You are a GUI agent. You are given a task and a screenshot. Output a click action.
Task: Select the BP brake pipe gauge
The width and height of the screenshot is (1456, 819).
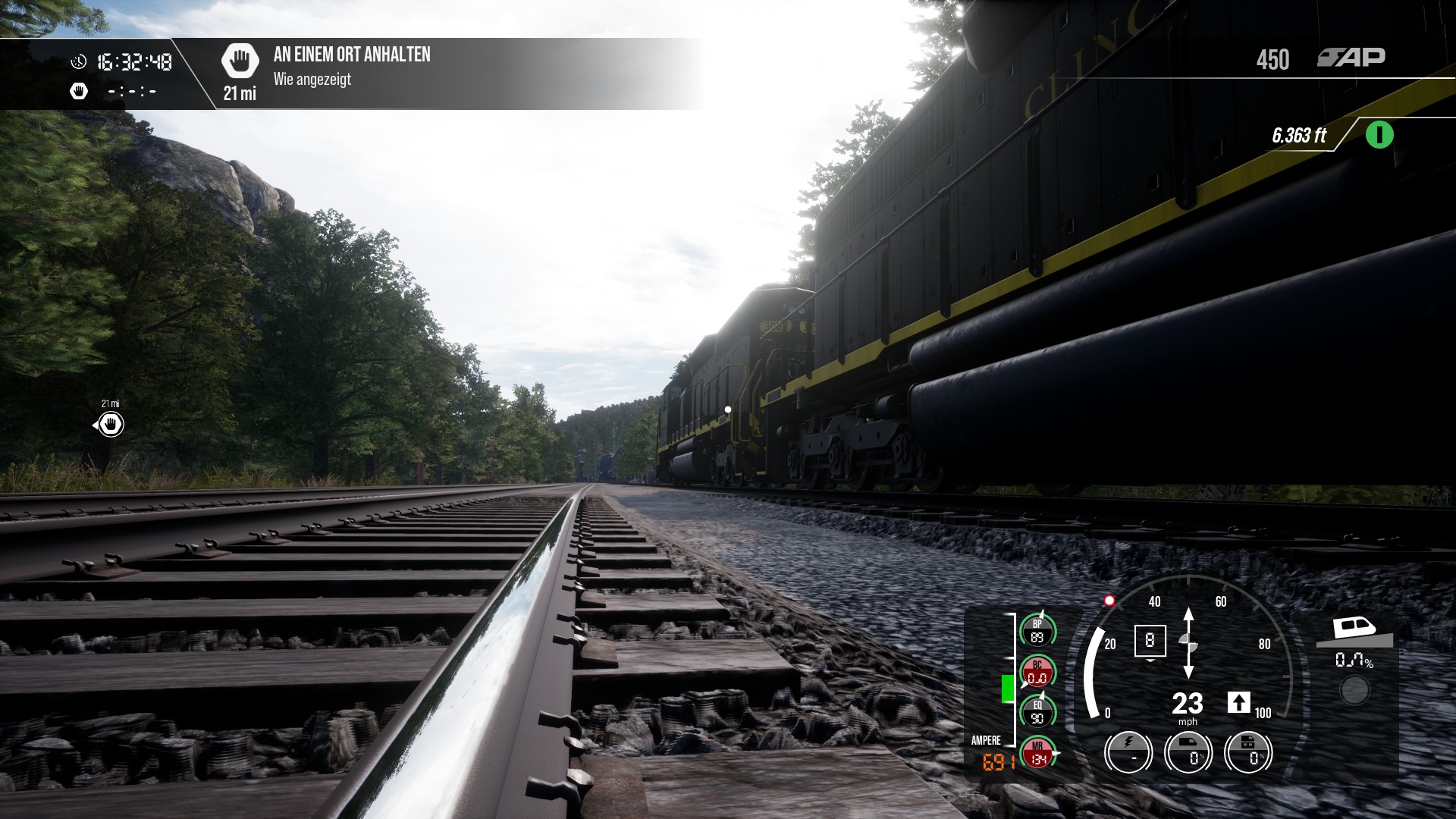click(1037, 631)
